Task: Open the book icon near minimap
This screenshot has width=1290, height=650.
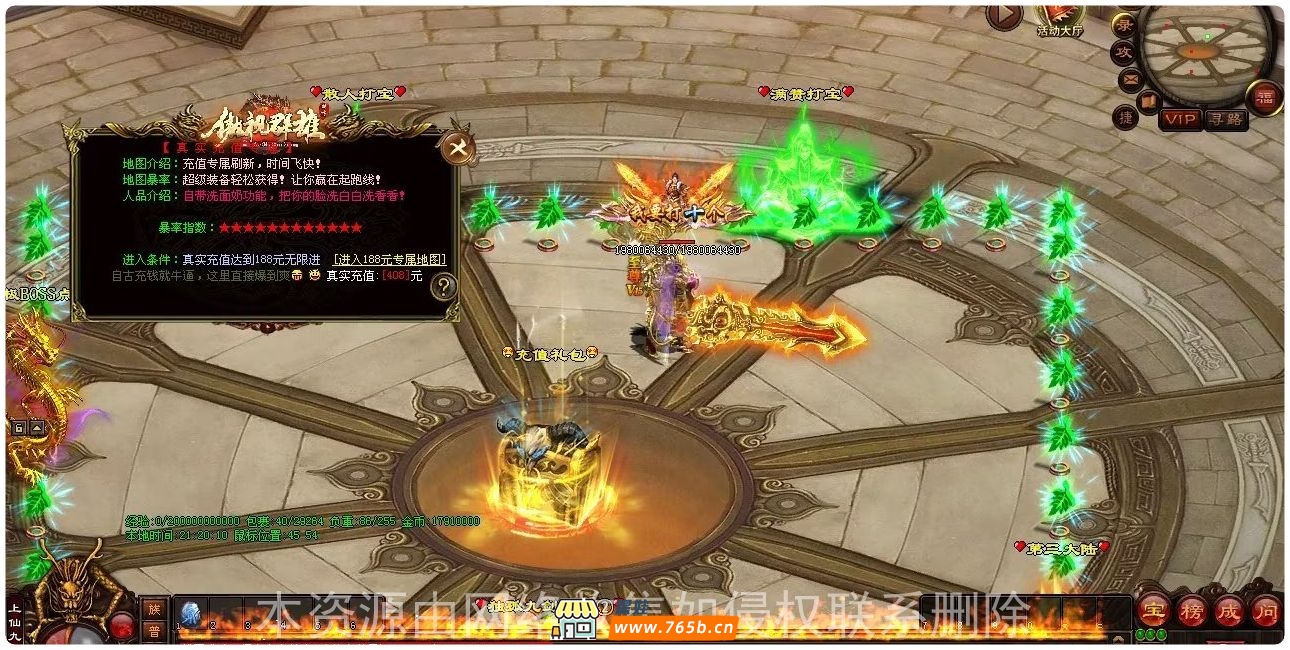Action: pyautogui.click(x=1148, y=100)
